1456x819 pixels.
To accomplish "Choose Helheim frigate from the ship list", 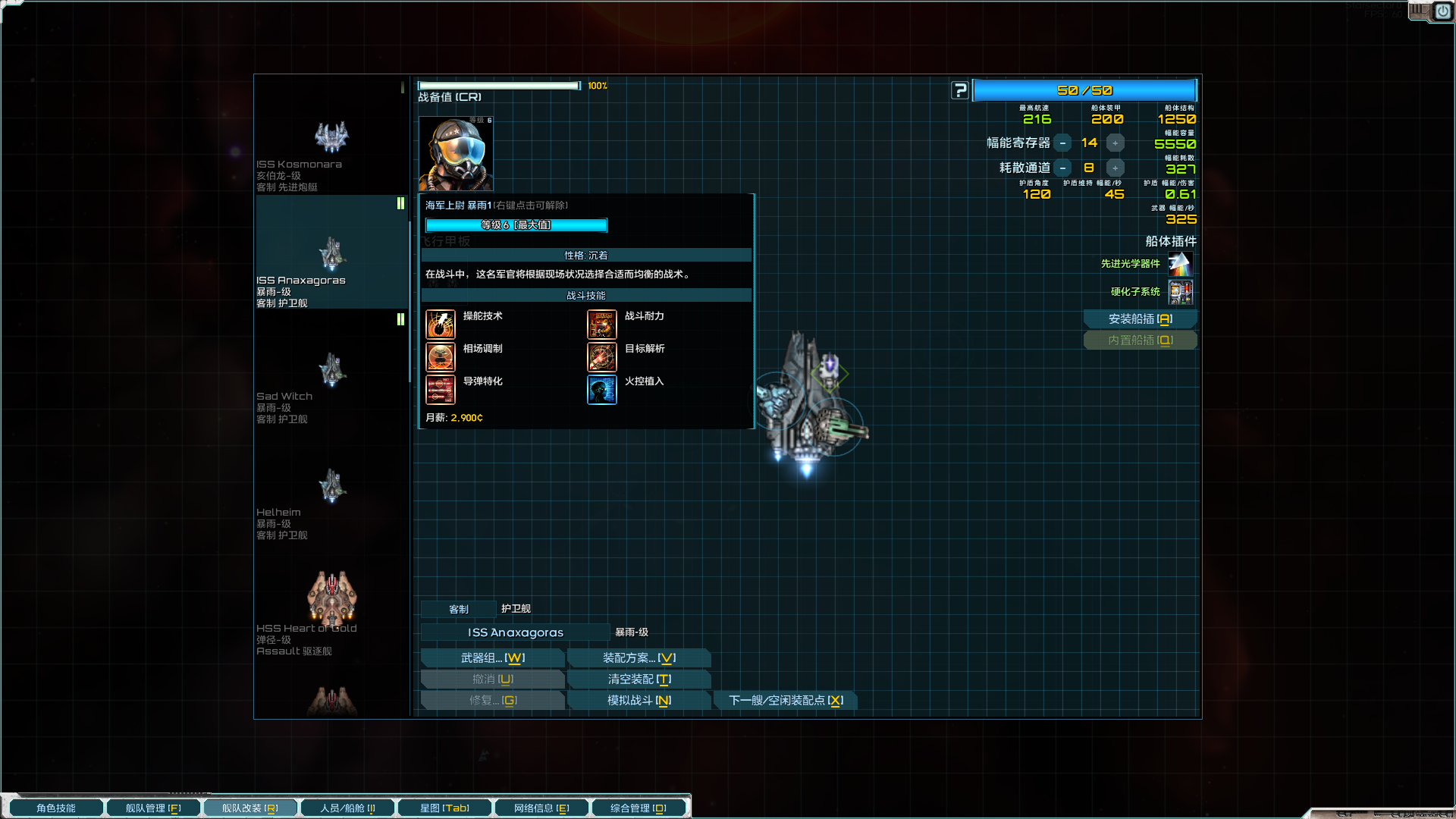I will pos(331,499).
